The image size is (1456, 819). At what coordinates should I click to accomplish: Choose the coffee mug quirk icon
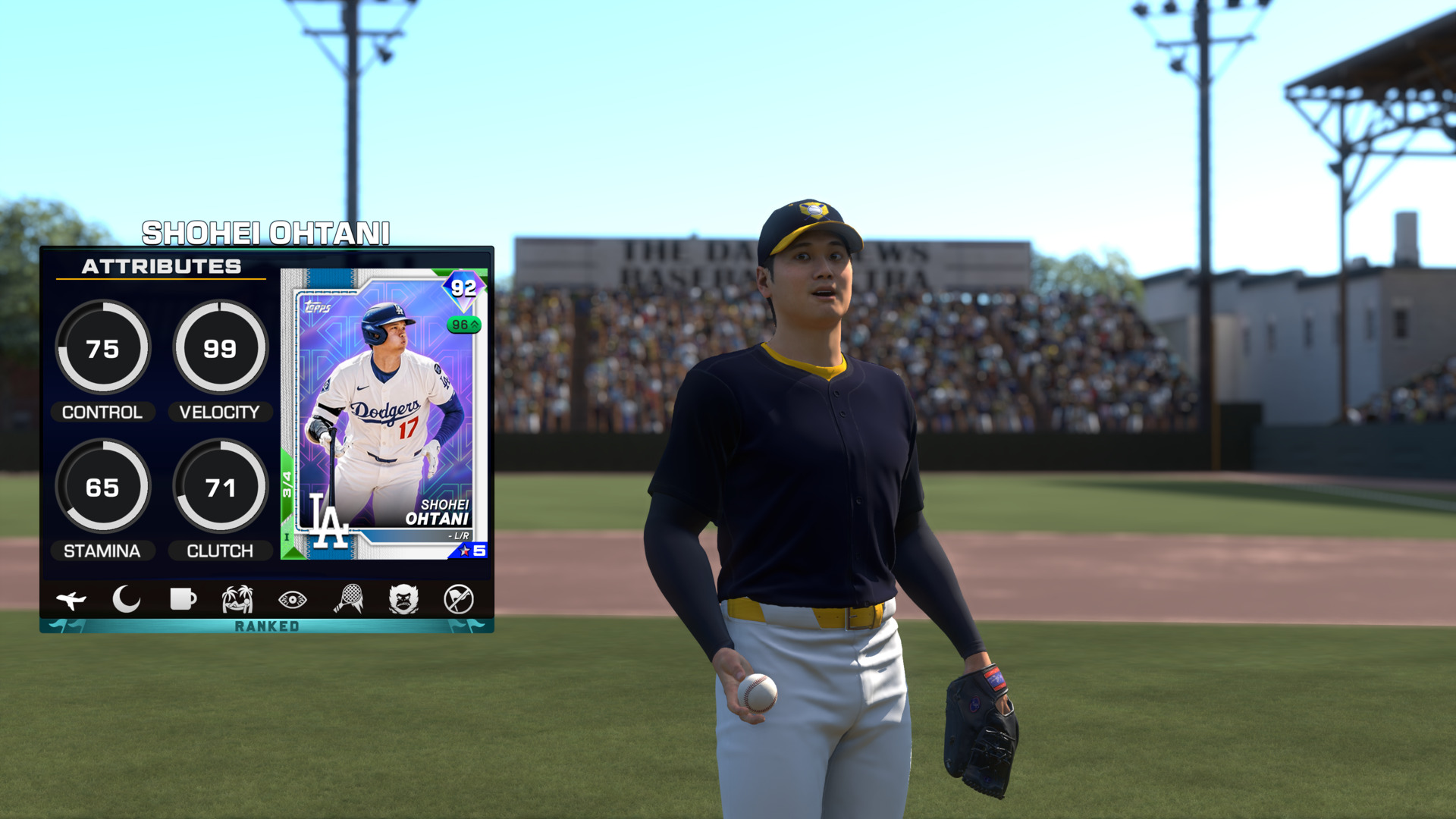[183, 599]
